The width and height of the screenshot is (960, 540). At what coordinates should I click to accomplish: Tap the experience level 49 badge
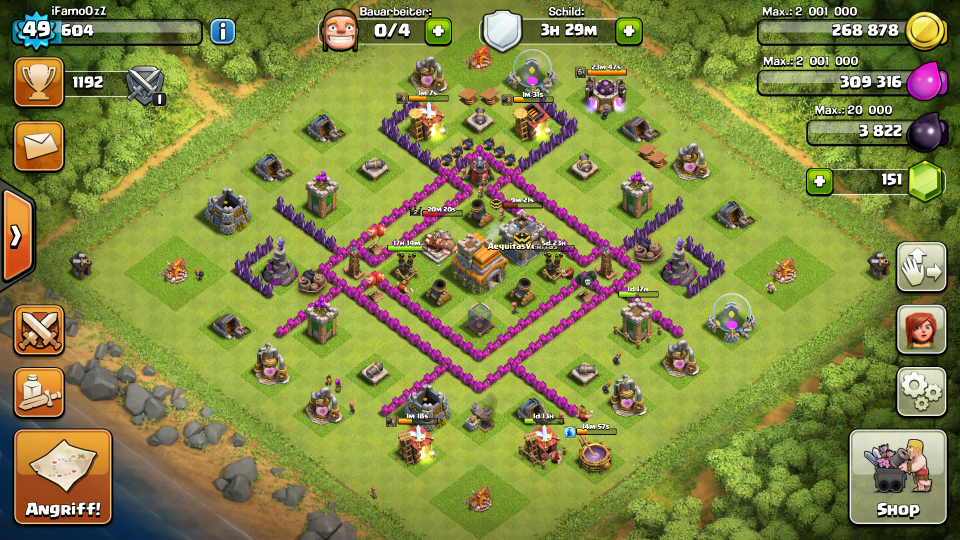click(35, 29)
